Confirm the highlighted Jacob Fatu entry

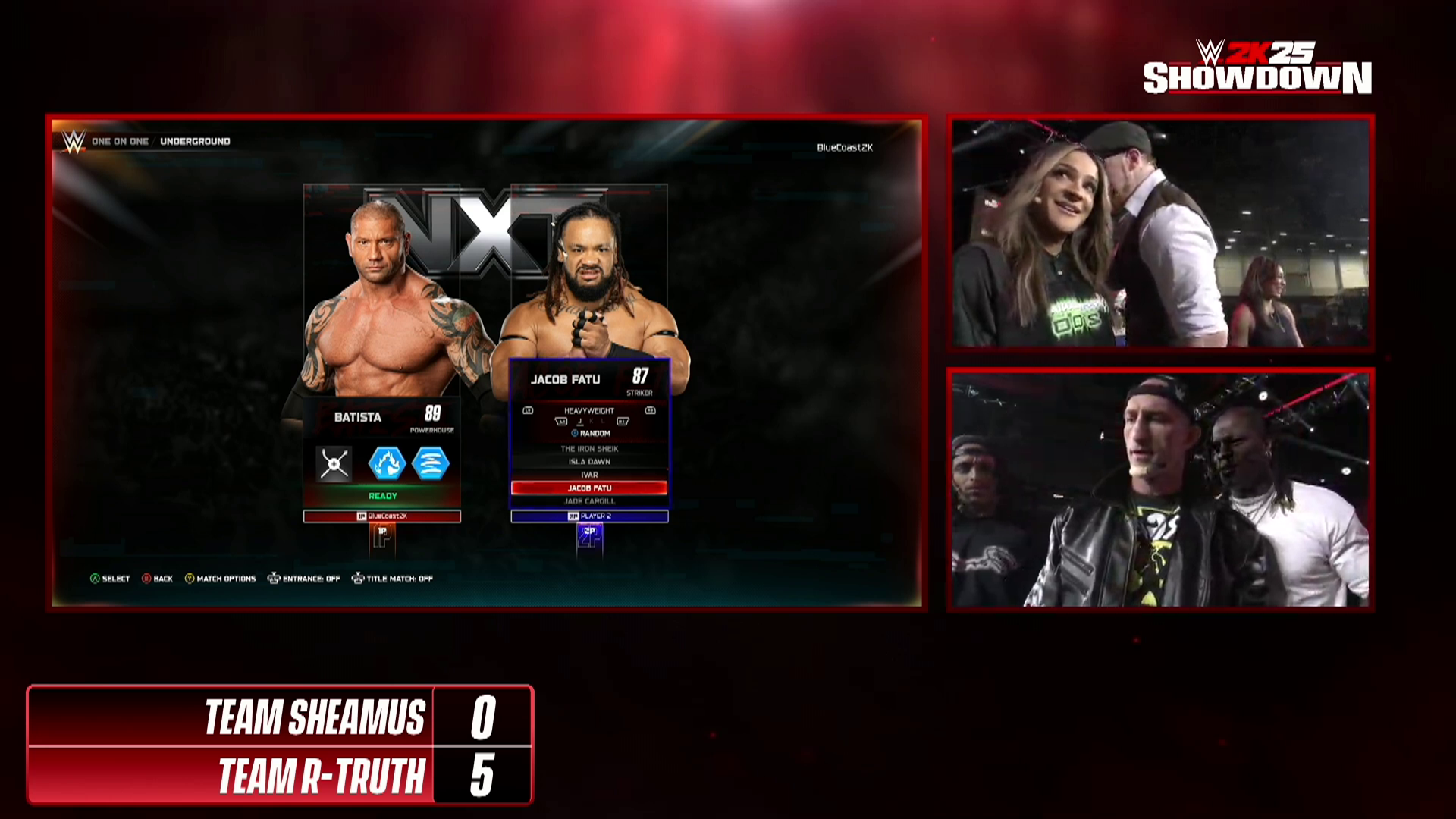(589, 488)
